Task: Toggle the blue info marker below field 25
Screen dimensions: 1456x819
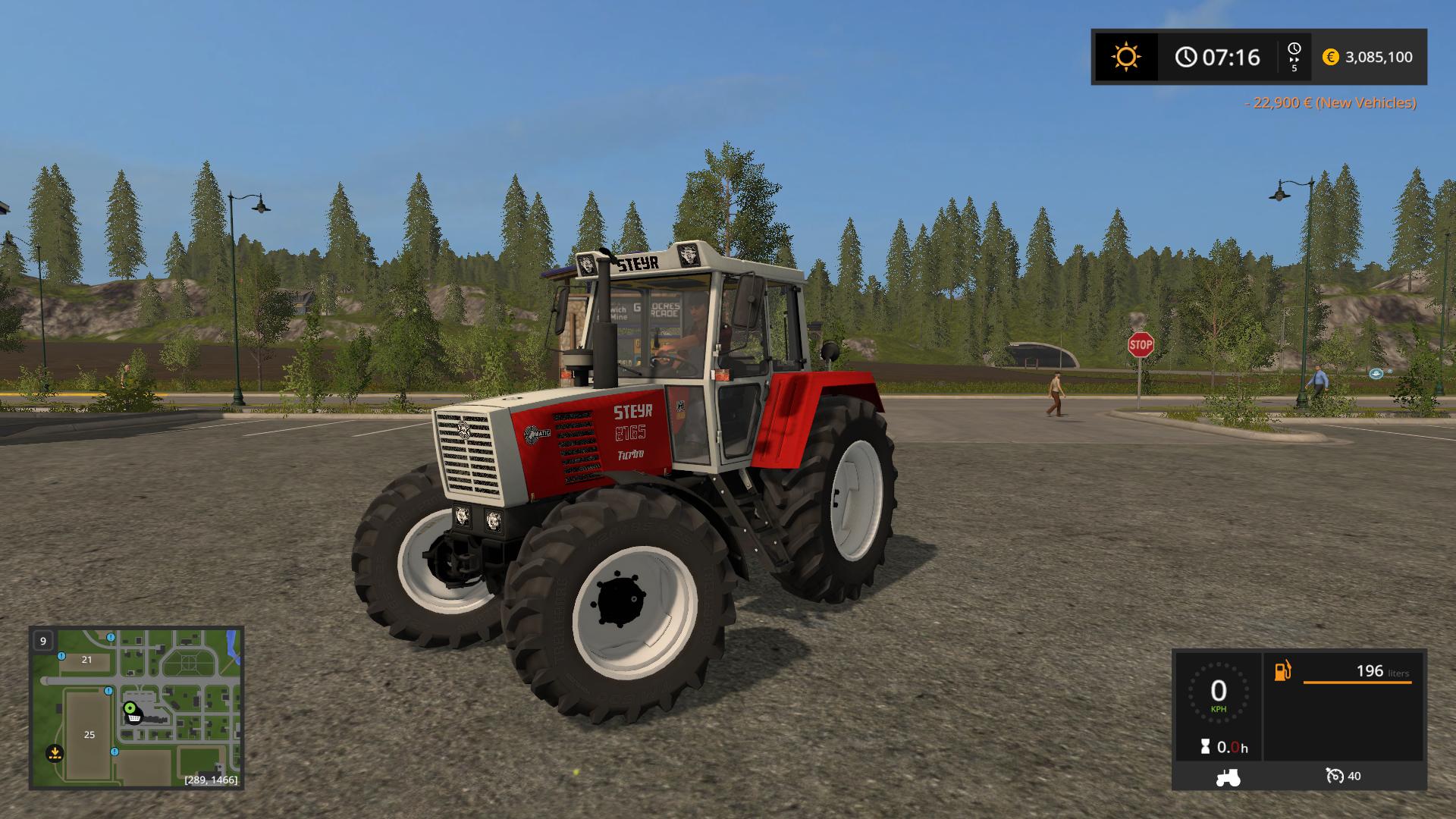Action: tap(115, 753)
